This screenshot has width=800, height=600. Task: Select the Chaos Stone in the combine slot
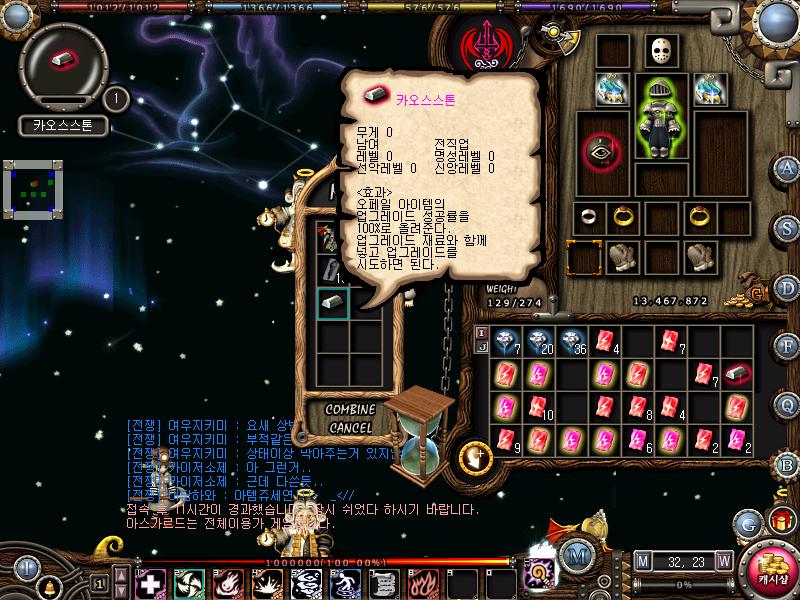click(332, 302)
